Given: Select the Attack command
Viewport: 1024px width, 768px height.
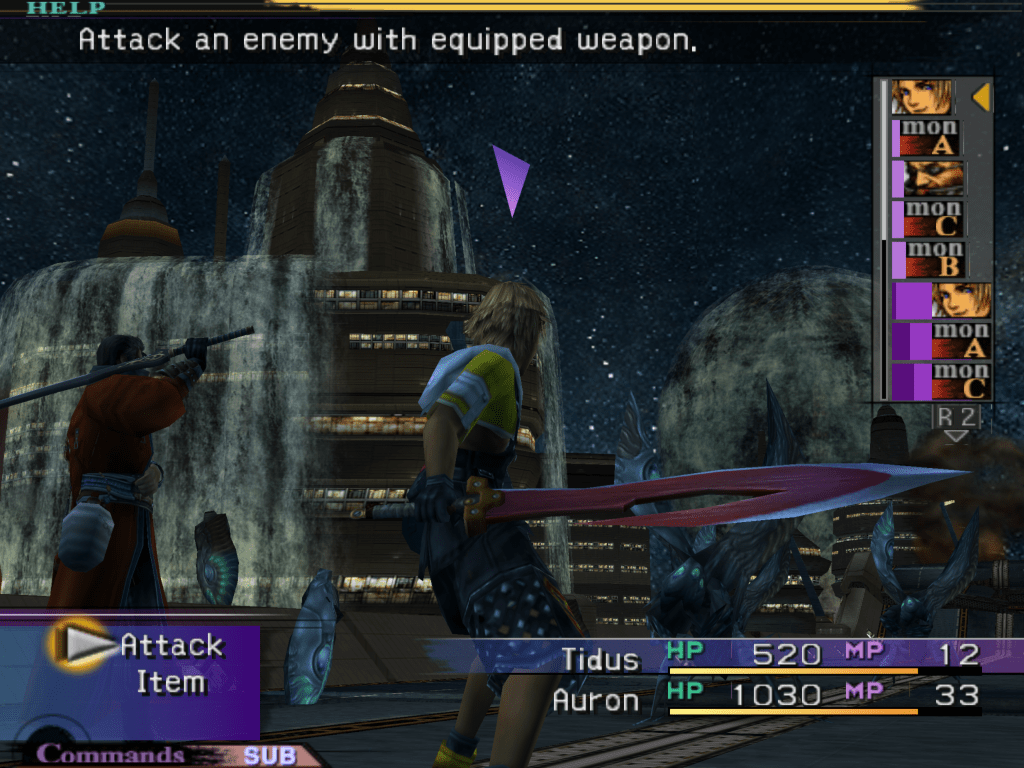Looking at the screenshot, I should click(x=171, y=646).
